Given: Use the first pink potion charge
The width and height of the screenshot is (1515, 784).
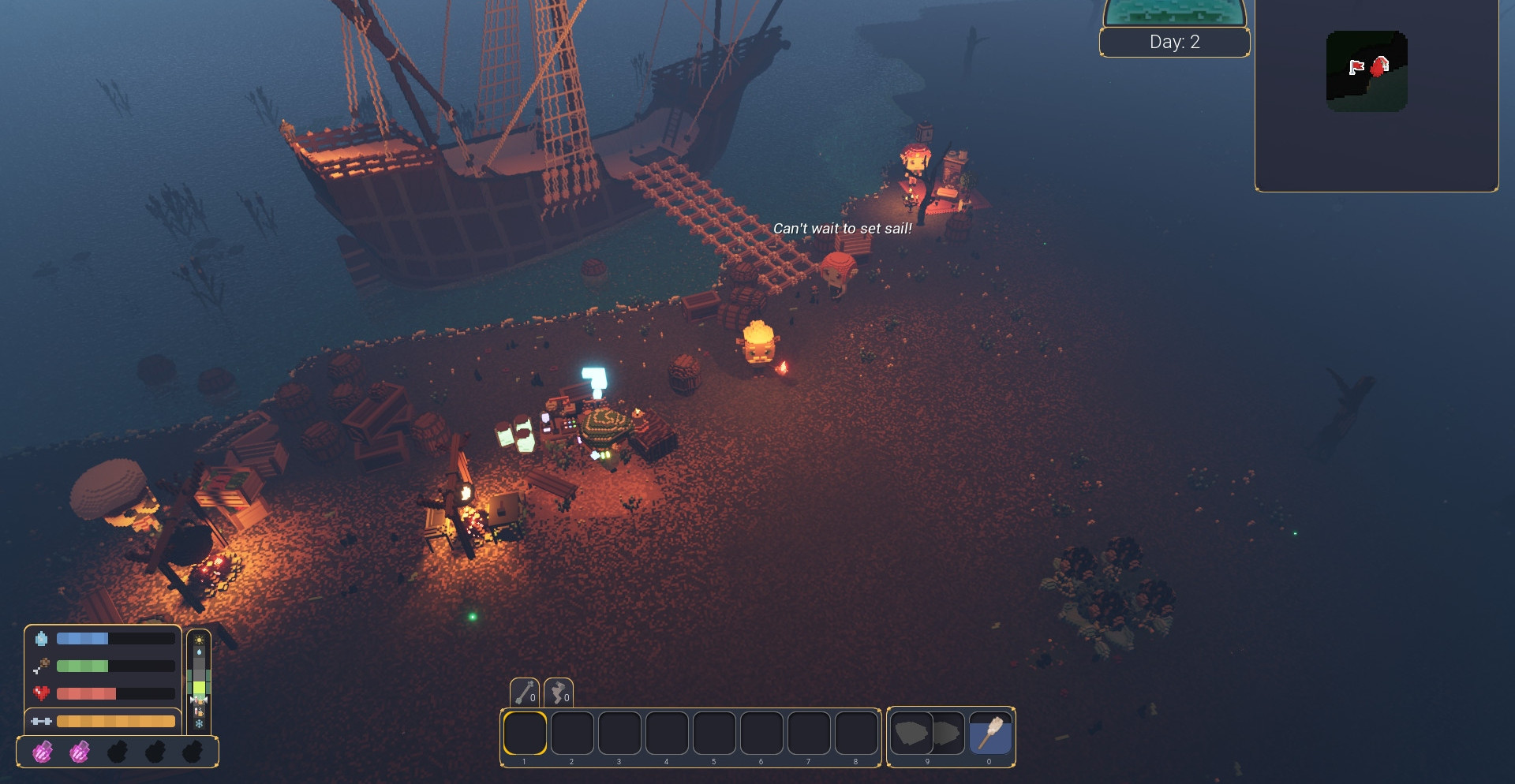Looking at the screenshot, I should click(43, 752).
